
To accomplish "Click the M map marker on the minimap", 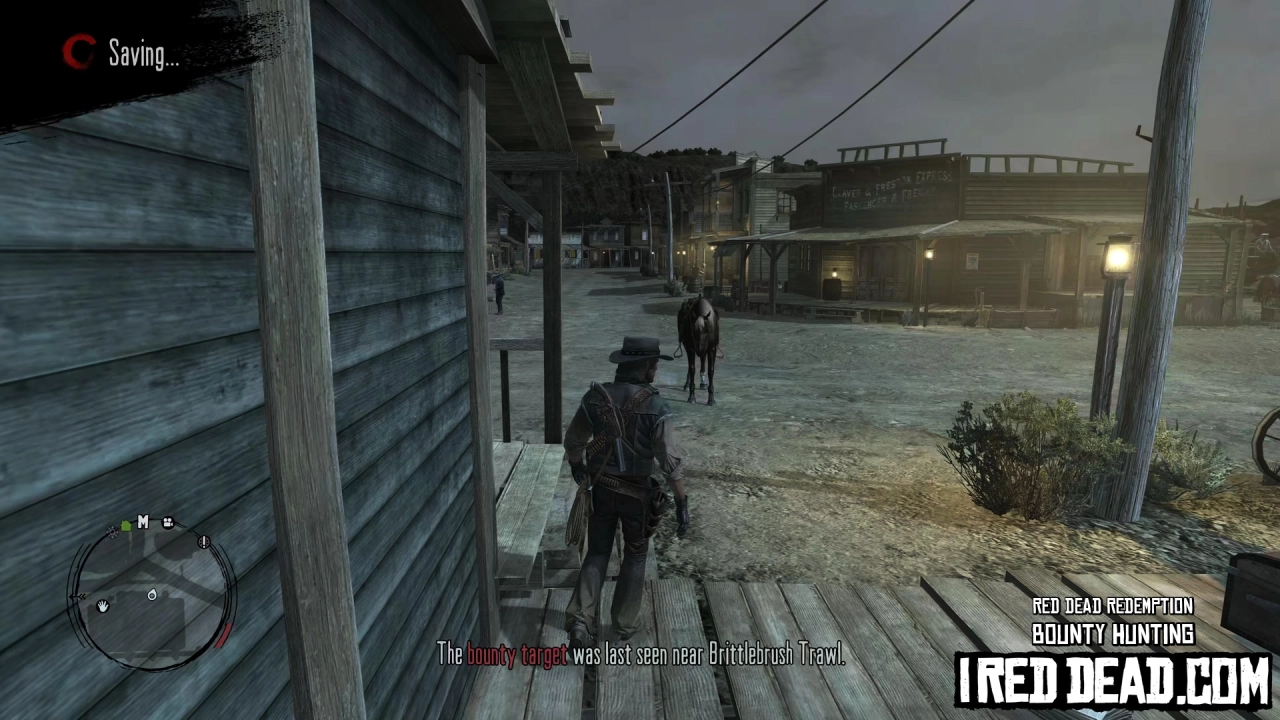I will (143, 522).
